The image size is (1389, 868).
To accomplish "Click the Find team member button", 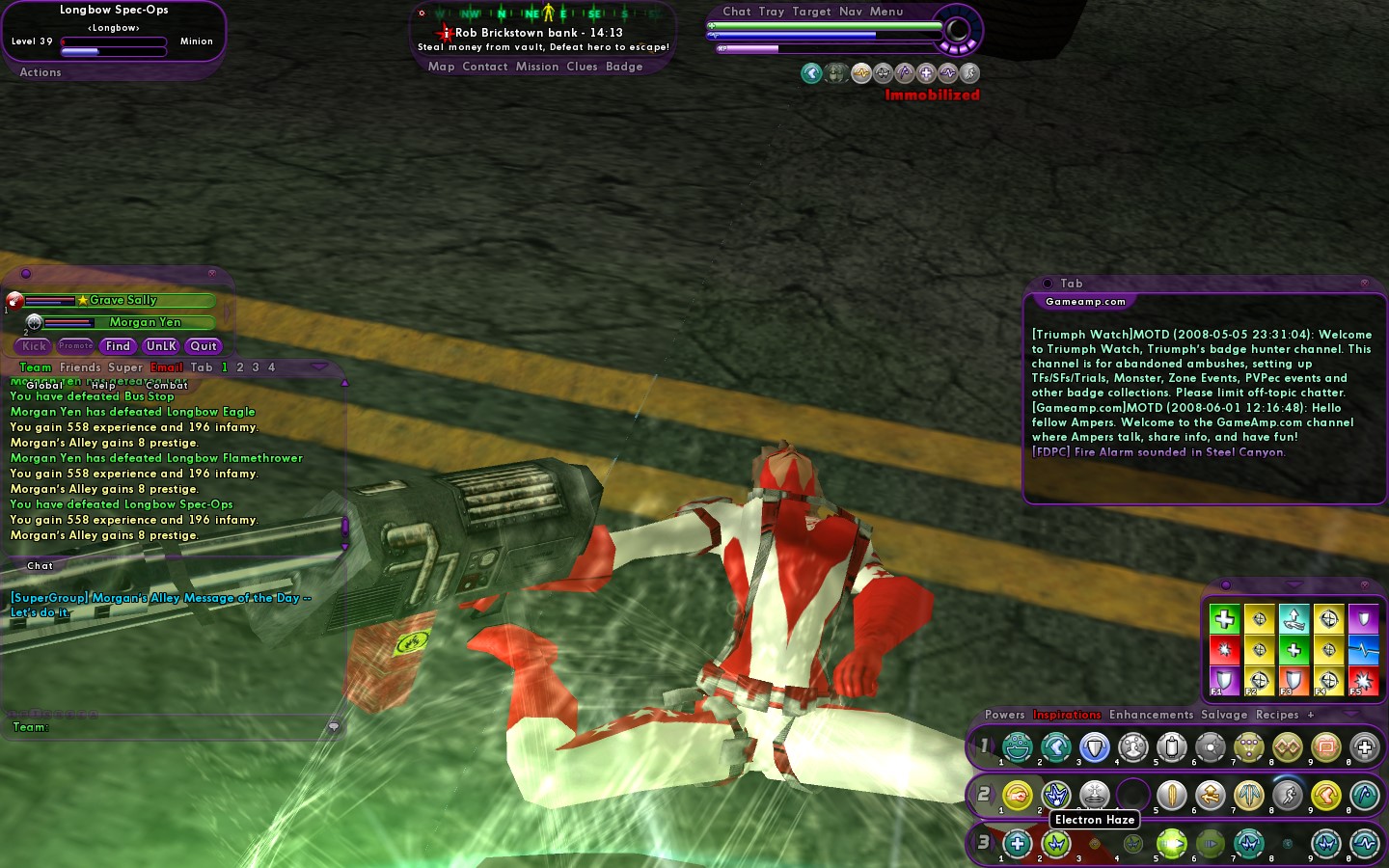I will [118, 346].
